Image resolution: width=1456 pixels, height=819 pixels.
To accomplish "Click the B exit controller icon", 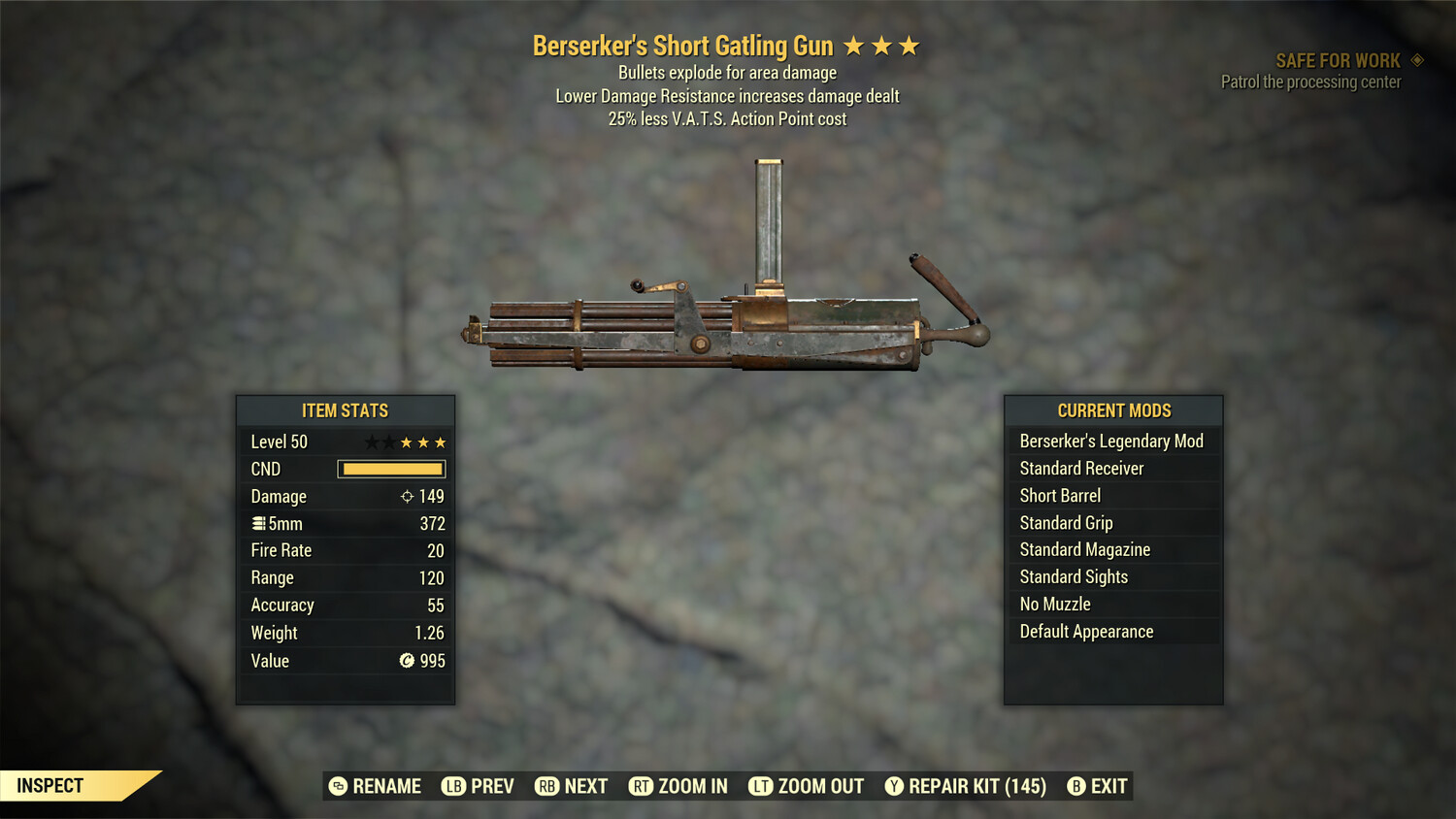I will (x=1075, y=786).
